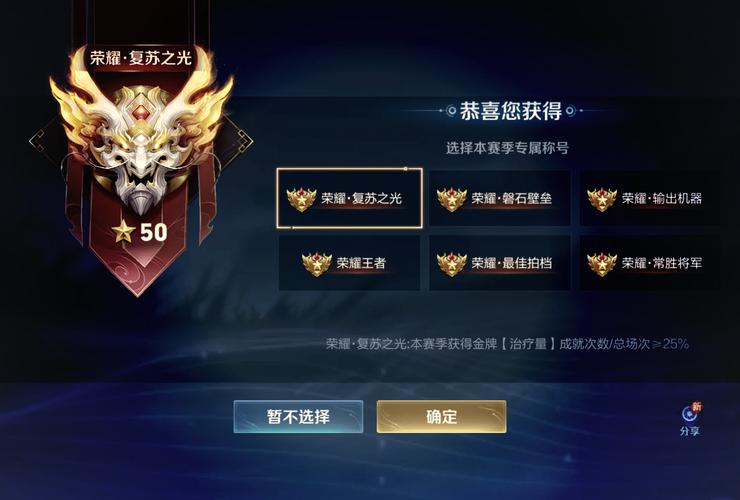
Task: Pick the 荣耀·常胜将军 title
Action: coord(649,263)
